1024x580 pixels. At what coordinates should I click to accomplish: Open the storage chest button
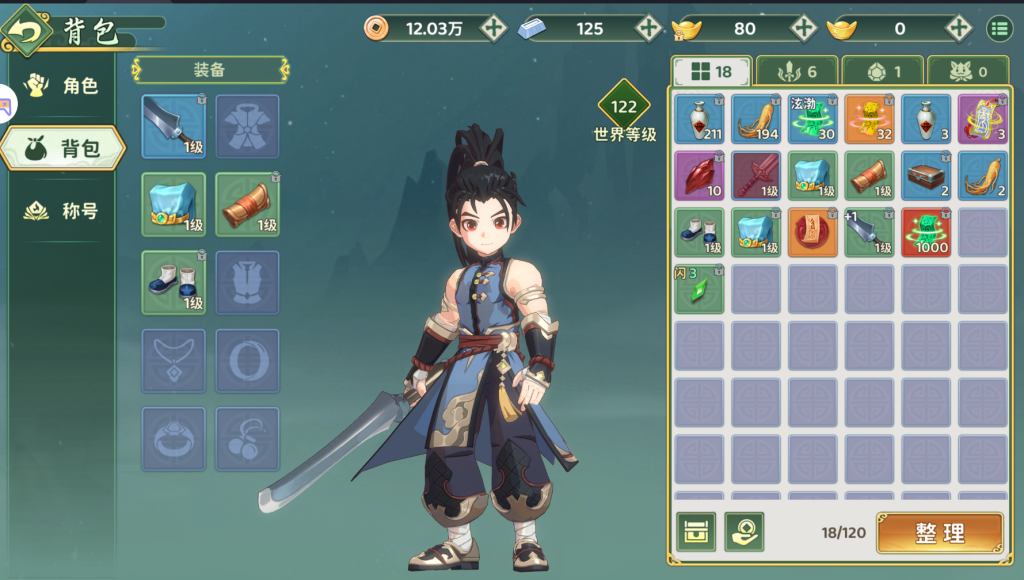695,532
